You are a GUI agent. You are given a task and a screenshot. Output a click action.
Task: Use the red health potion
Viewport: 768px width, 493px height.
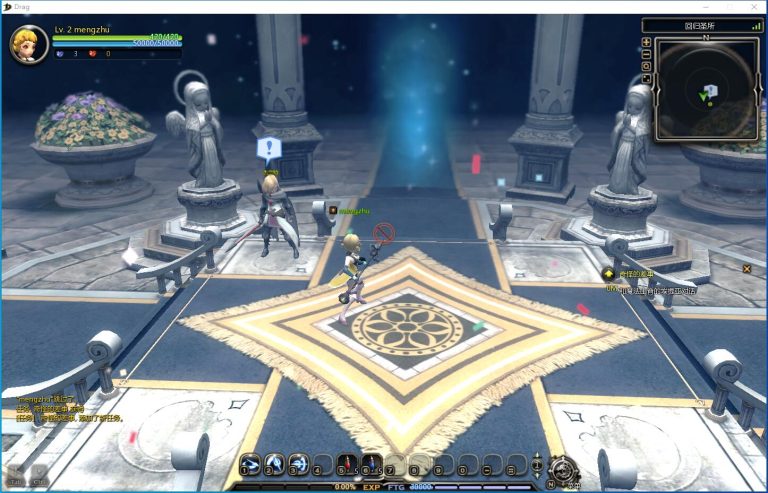click(347, 464)
